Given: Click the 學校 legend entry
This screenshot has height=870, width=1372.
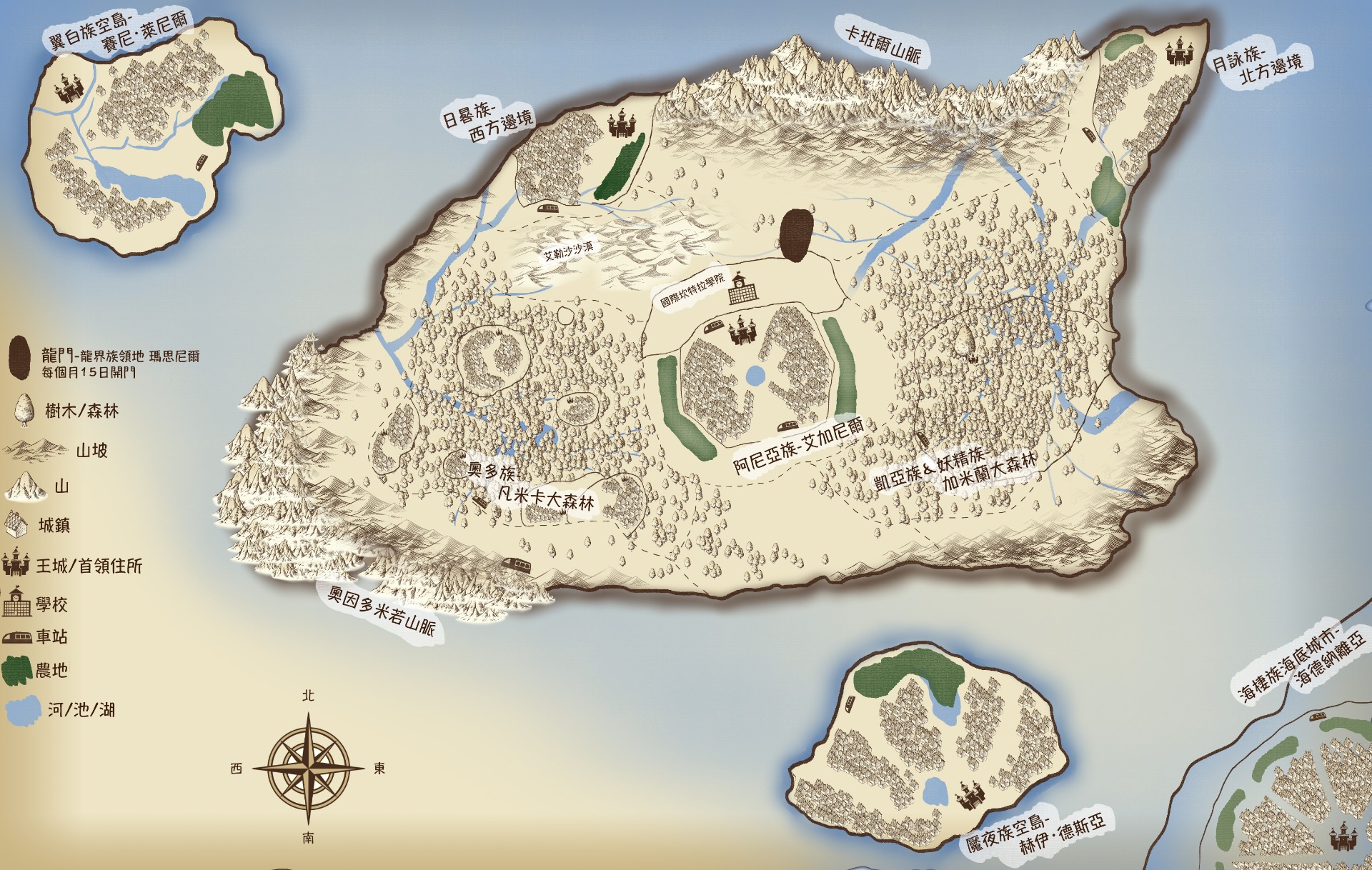Looking at the screenshot, I should tap(52, 605).
